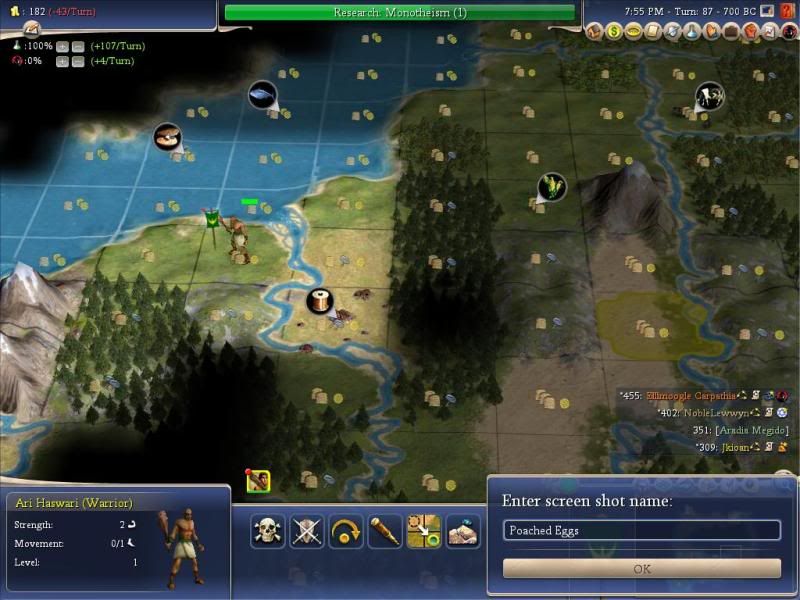Select the warrior unit portrait icon
The width and height of the screenshot is (800, 600).
(257, 481)
